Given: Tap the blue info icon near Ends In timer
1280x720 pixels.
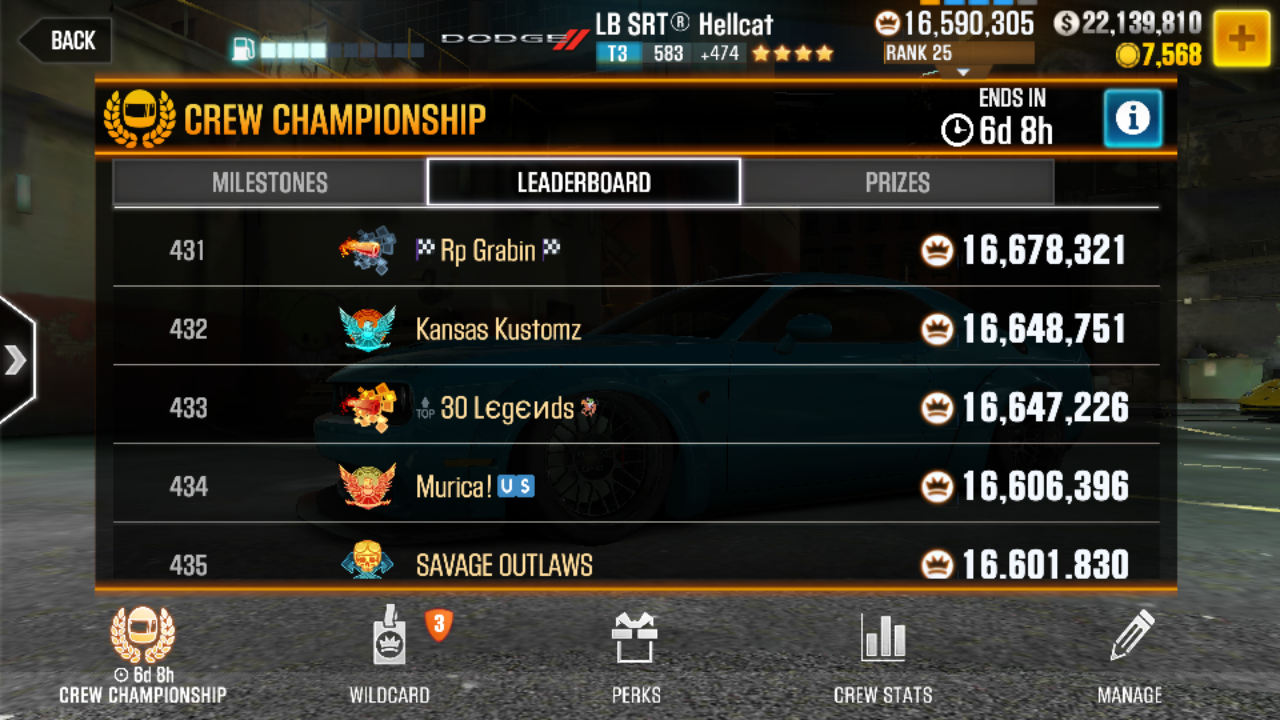Looking at the screenshot, I should (x=1132, y=118).
